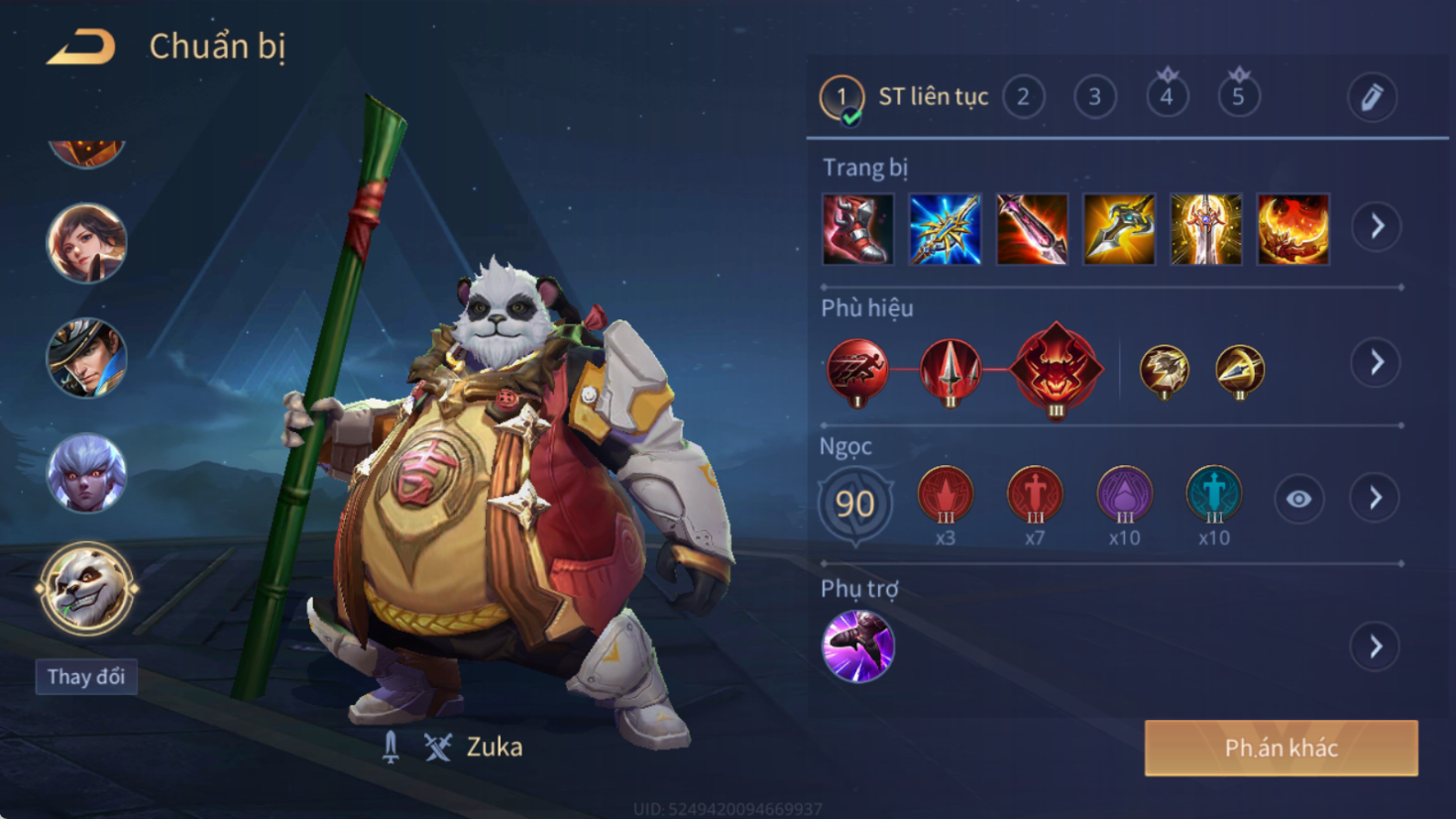The height and width of the screenshot is (819, 1456).
Task: Edit preset name with pencil icon
Action: point(1372,97)
